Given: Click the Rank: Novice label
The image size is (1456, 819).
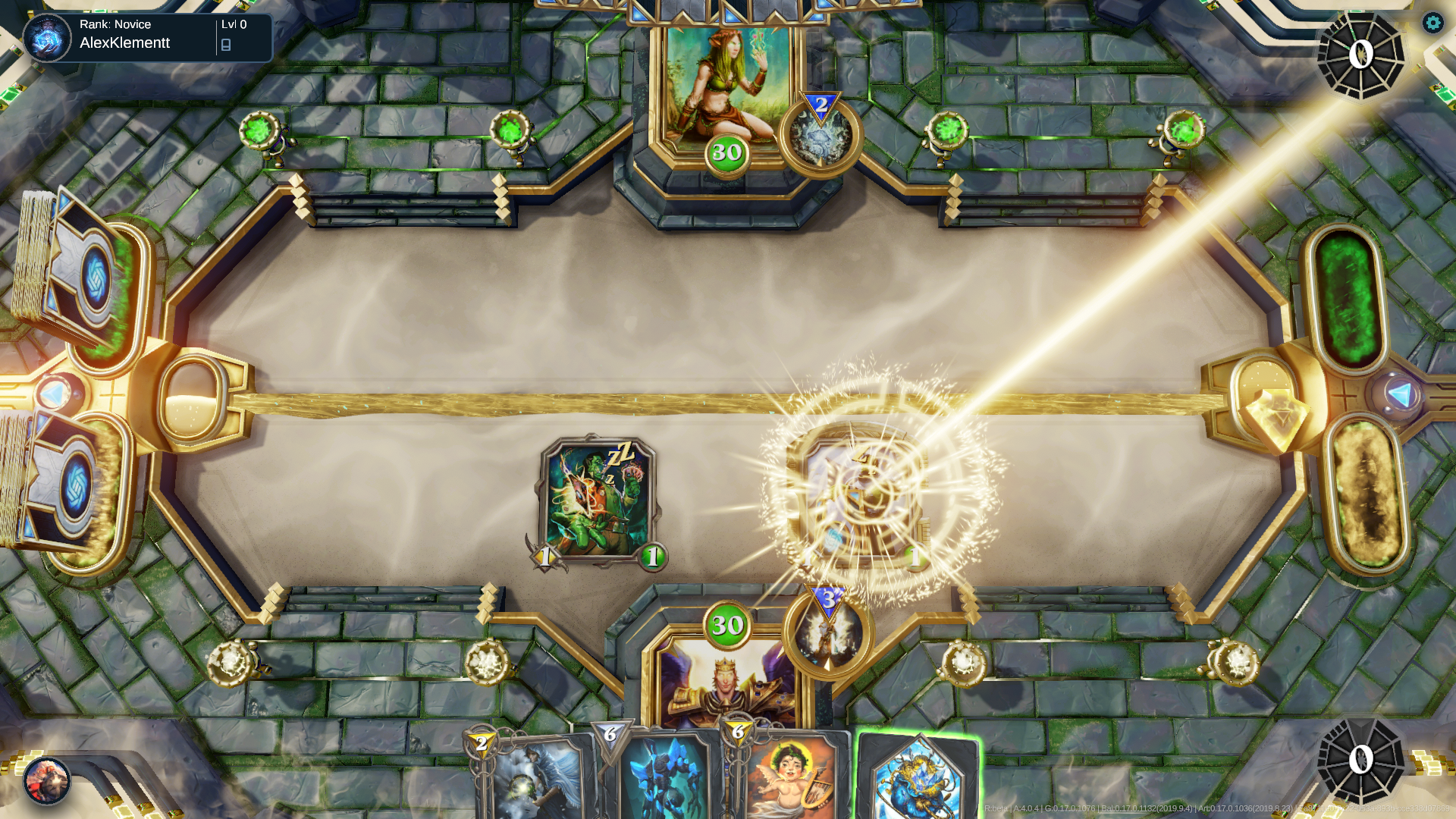Looking at the screenshot, I should pyautogui.click(x=115, y=24).
